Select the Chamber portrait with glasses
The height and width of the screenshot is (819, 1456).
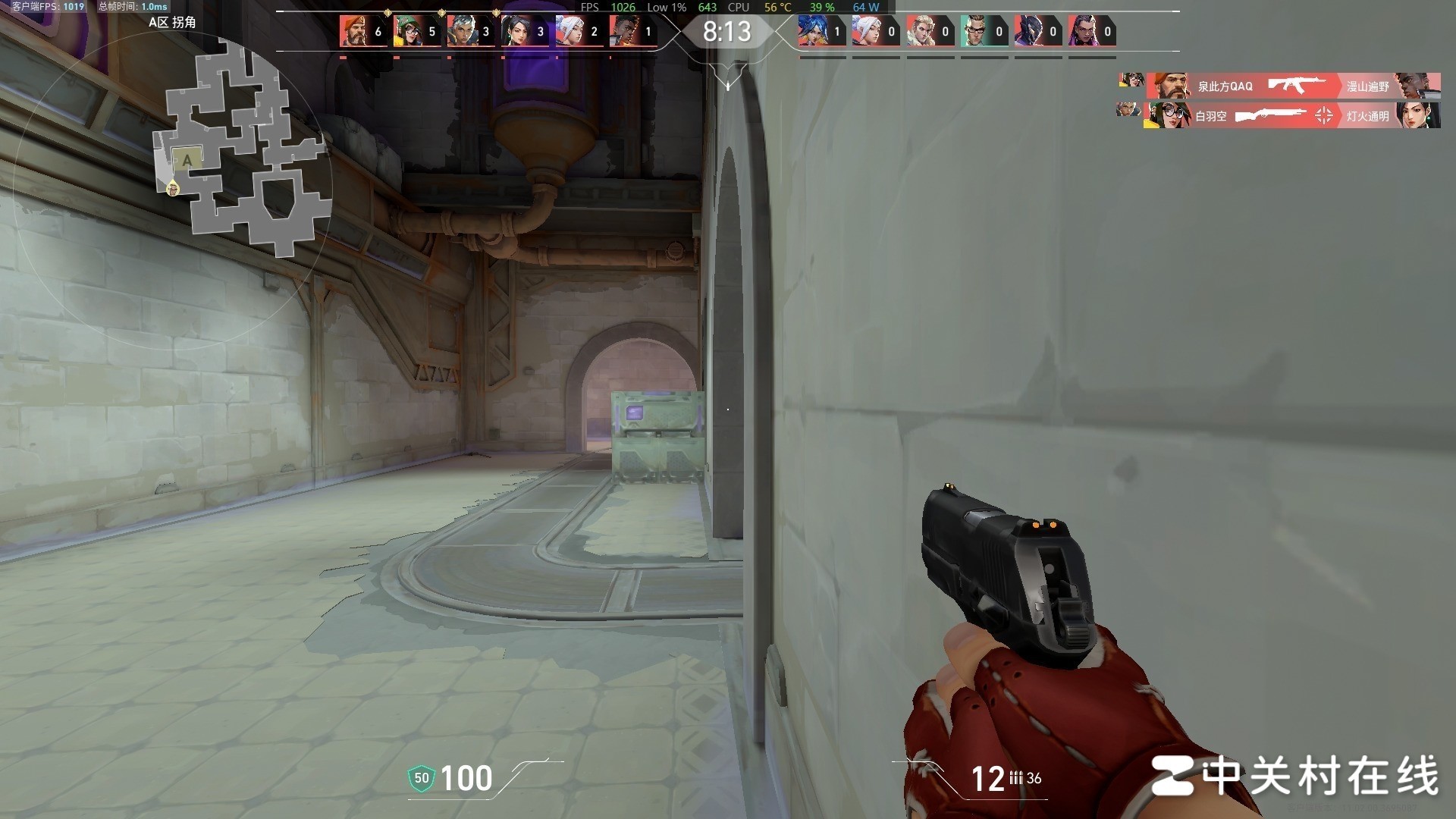[974, 31]
